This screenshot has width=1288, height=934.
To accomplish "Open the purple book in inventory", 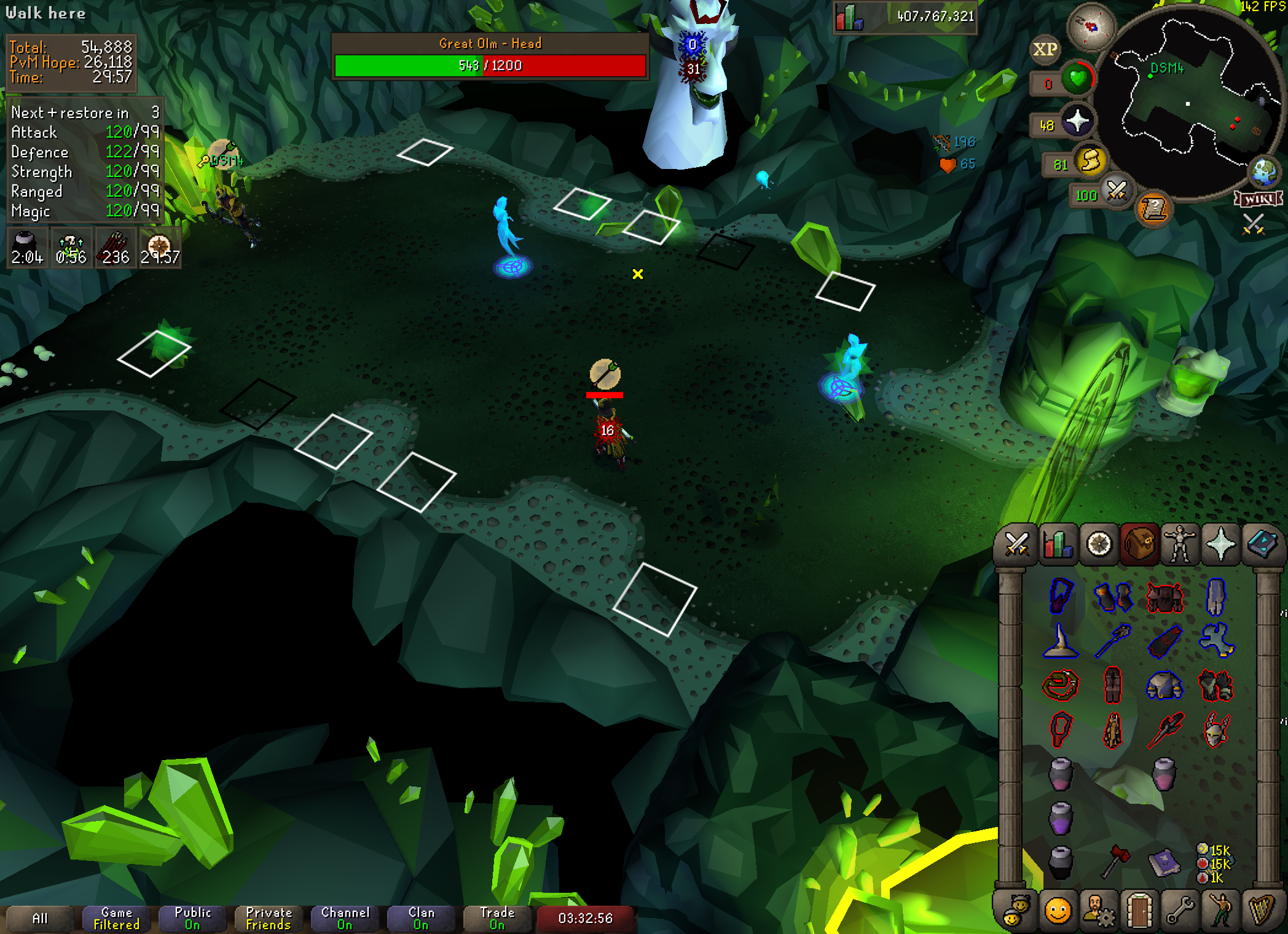I will [x=1164, y=861].
